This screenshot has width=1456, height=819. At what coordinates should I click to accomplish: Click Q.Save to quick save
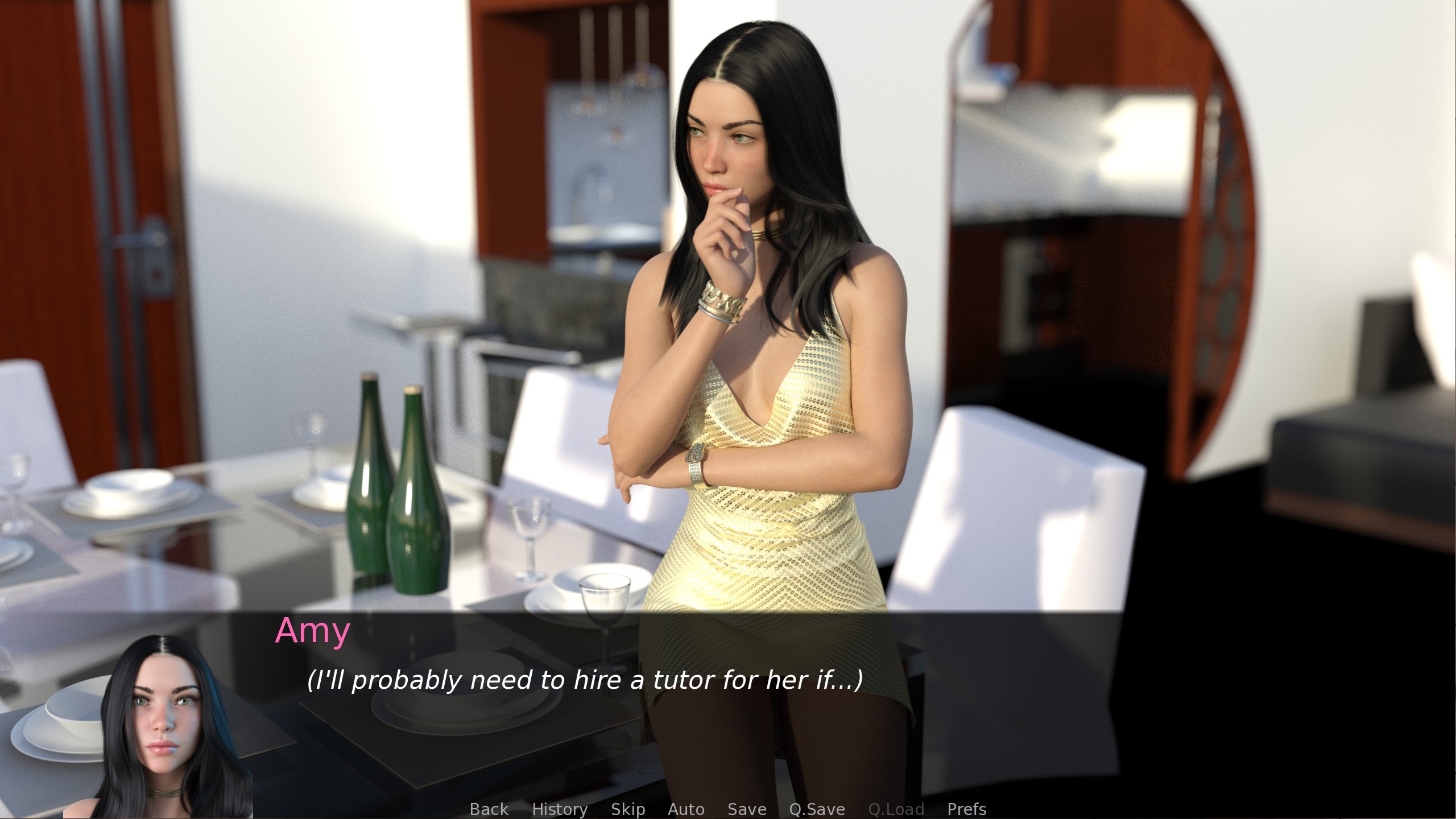tap(817, 809)
